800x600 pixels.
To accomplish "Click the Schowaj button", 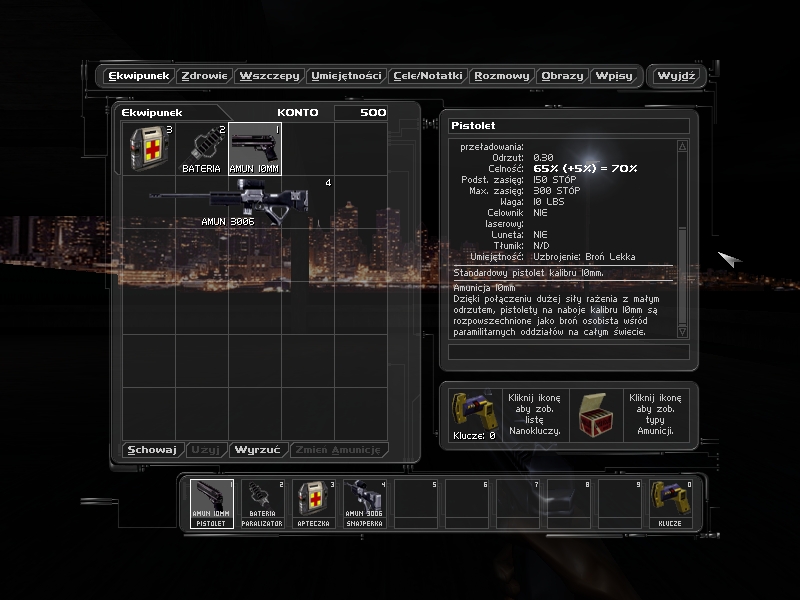I will pos(151,450).
